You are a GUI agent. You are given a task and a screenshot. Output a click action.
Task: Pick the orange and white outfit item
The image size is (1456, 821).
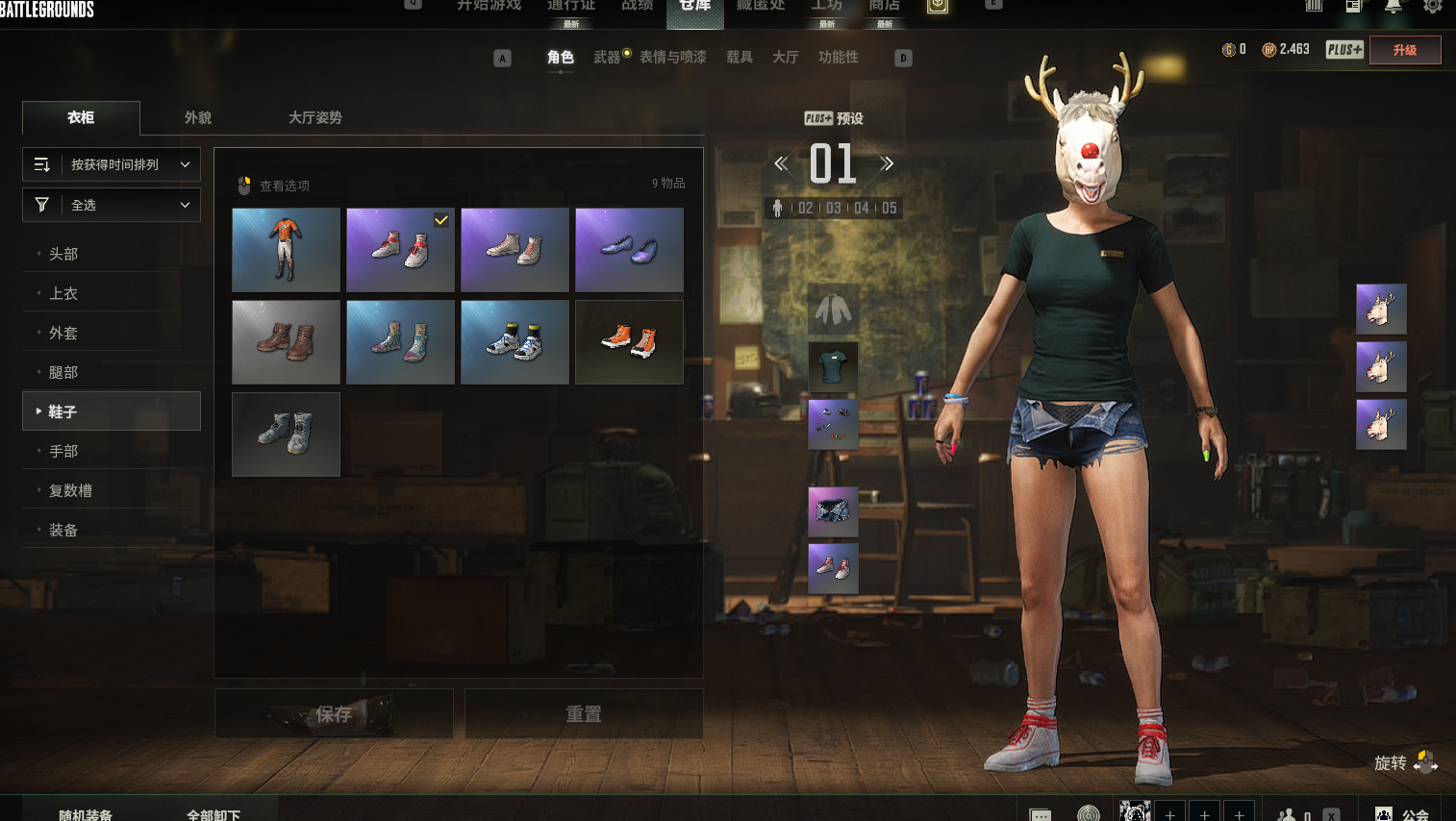286,250
